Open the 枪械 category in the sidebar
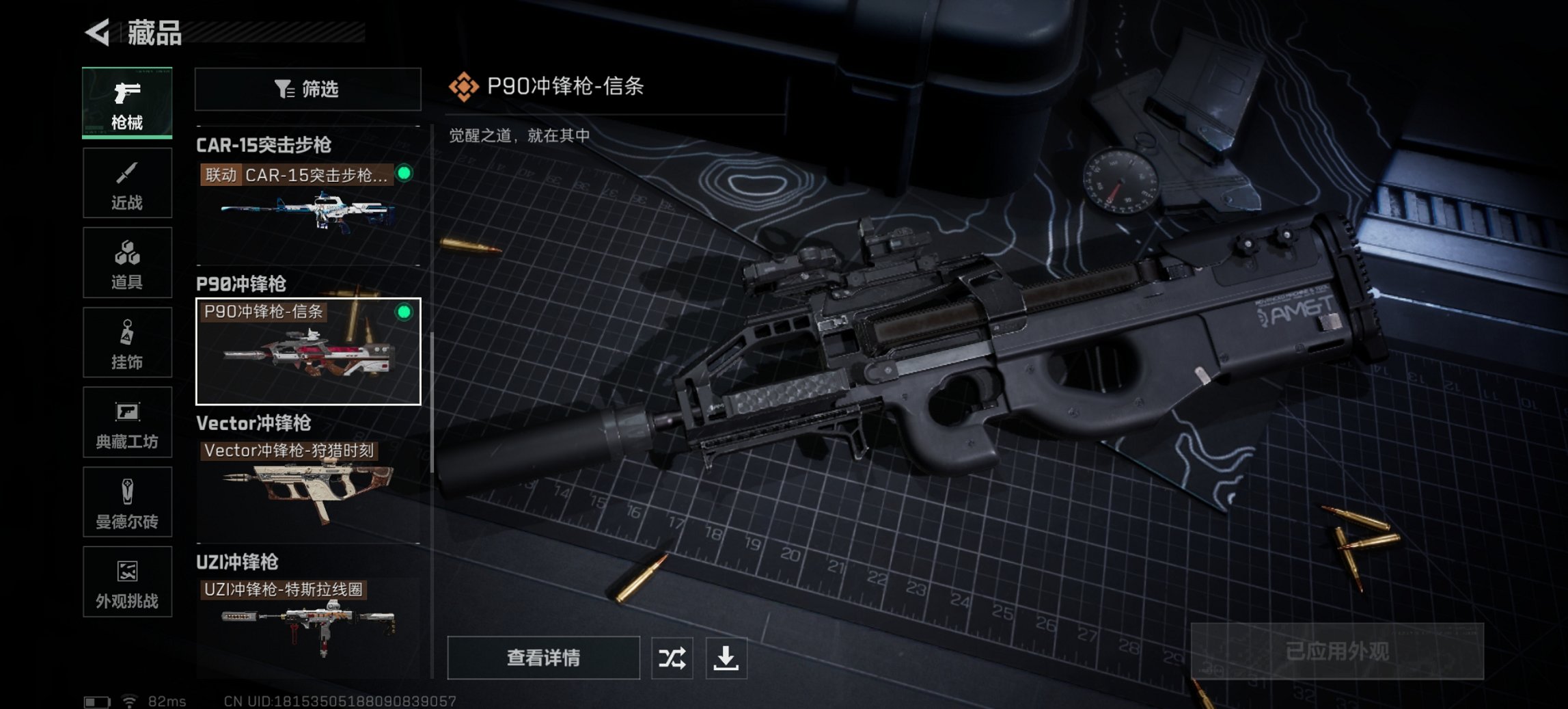Screen dimensions: 1568x709 tap(127, 103)
